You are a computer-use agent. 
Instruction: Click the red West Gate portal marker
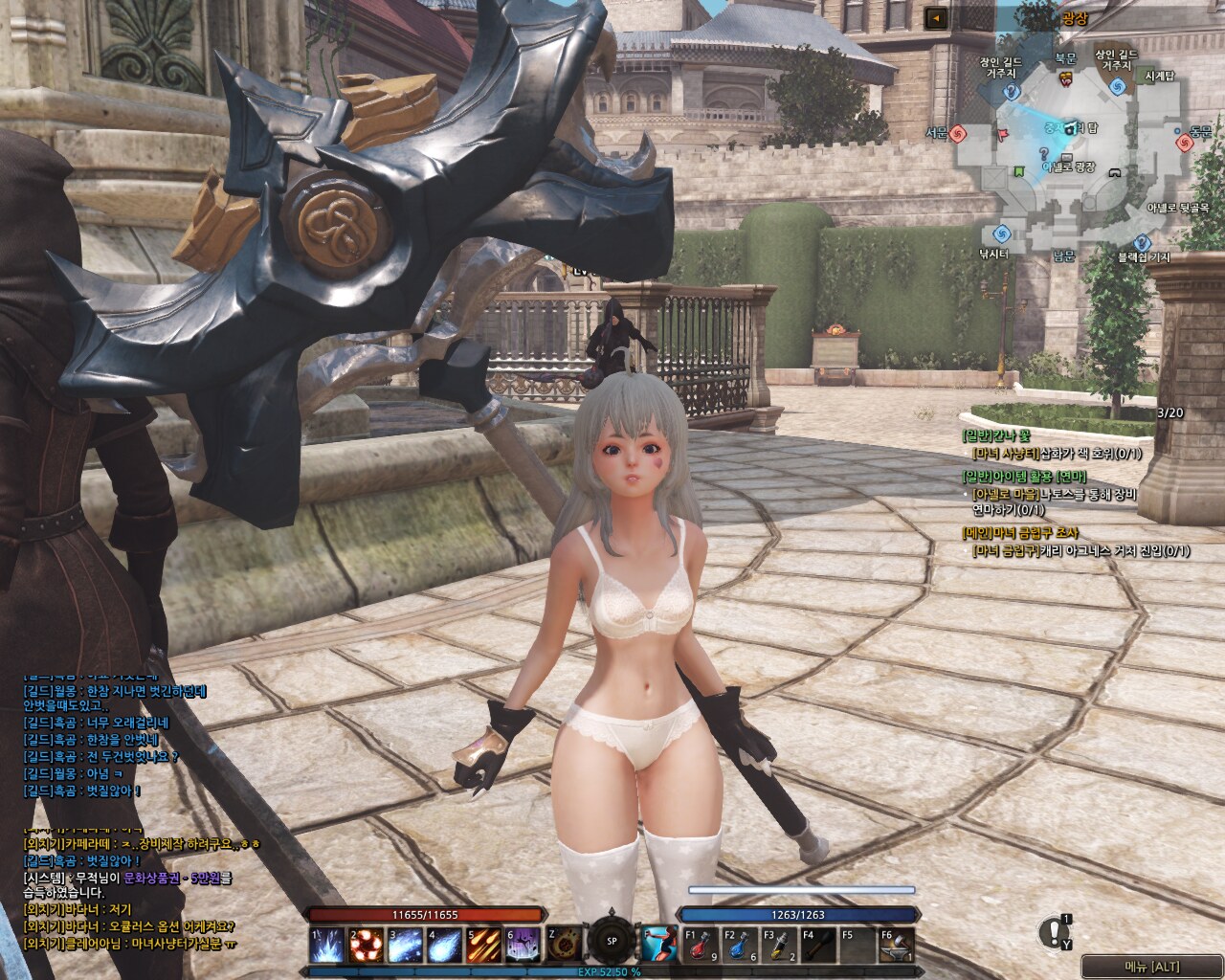(x=958, y=132)
